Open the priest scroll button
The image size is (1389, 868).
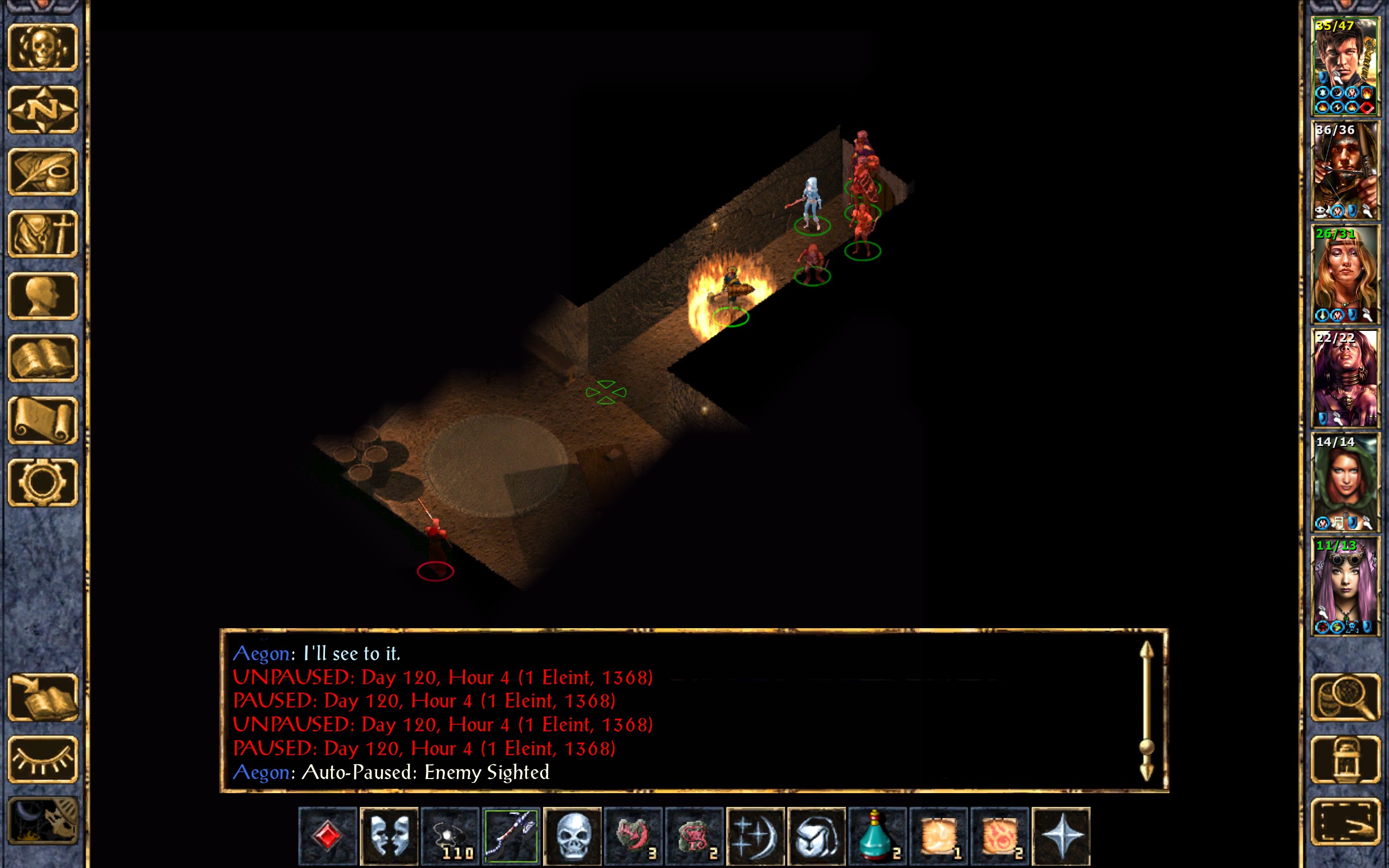[43, 420]
